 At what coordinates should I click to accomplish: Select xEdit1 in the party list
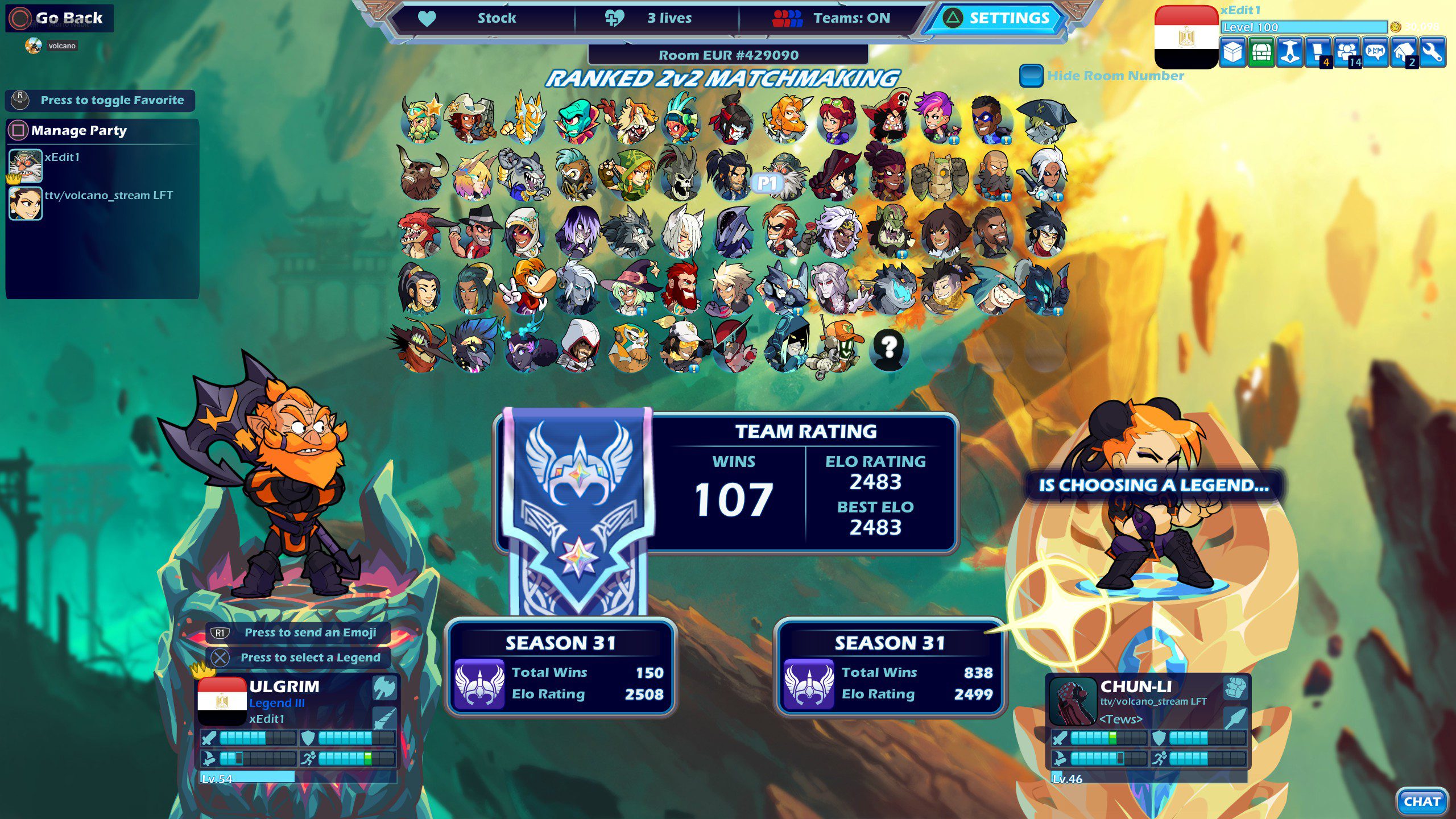(x=61, y=158)
